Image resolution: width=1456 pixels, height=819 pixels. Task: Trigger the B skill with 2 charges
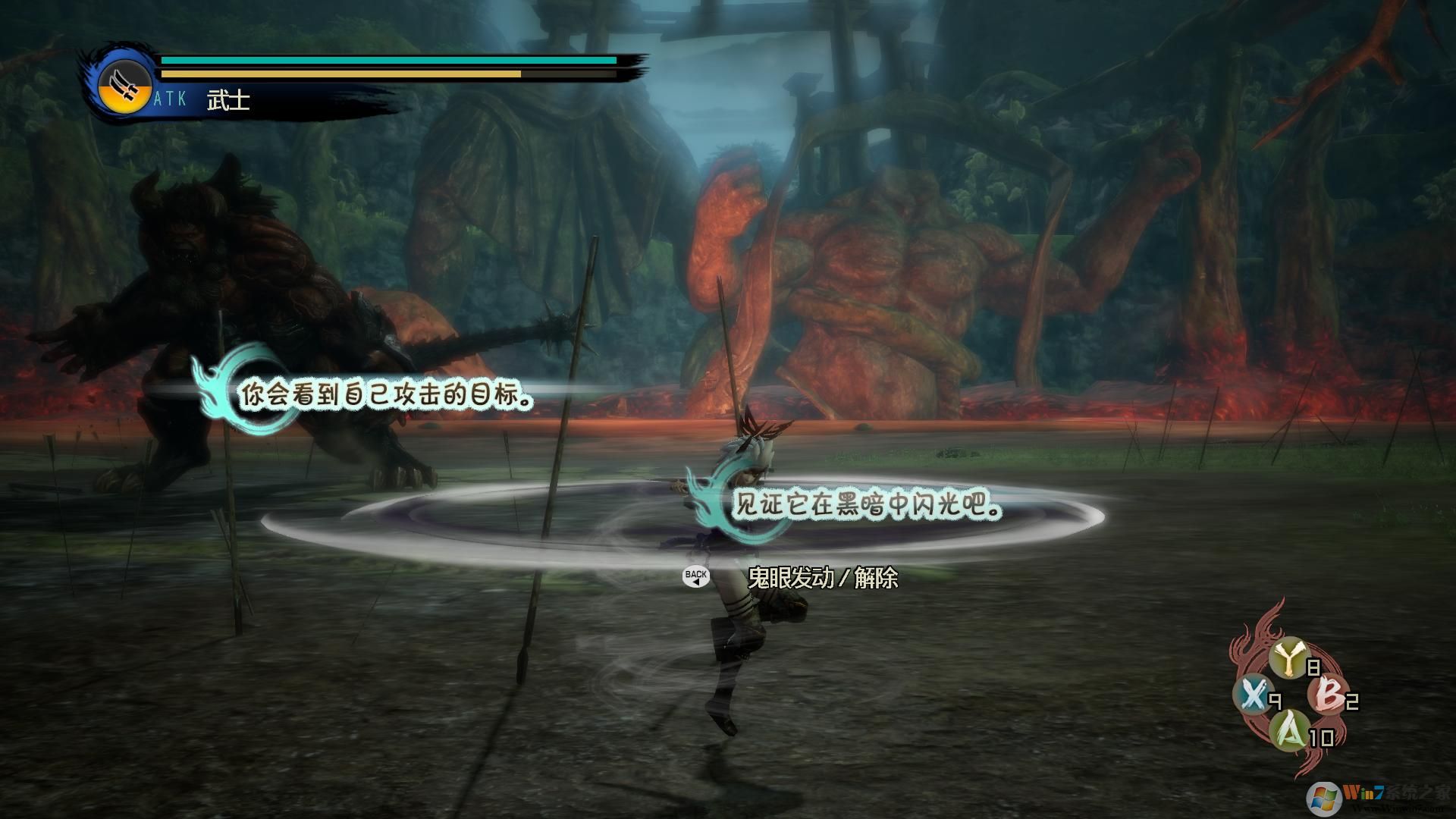tap(1329, 694)
